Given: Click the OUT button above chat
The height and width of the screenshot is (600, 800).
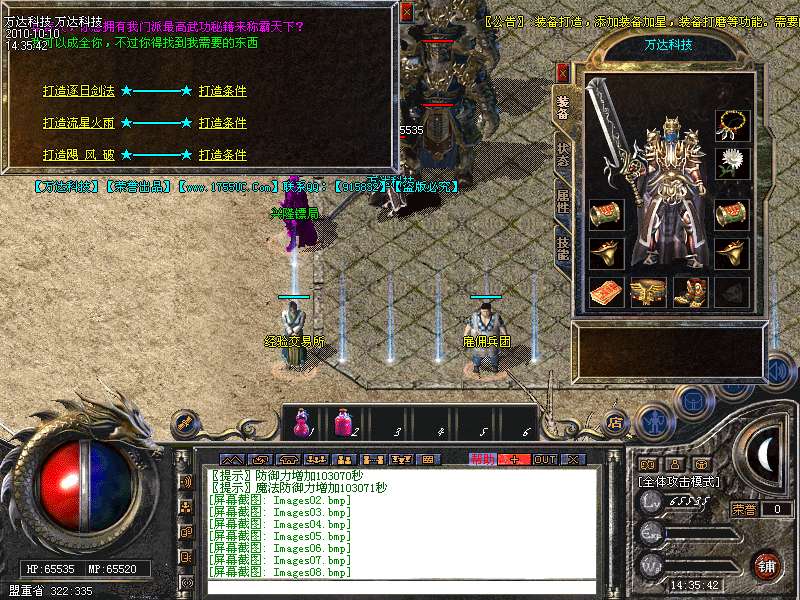Looking at the screenshot, I should point(544,459).
